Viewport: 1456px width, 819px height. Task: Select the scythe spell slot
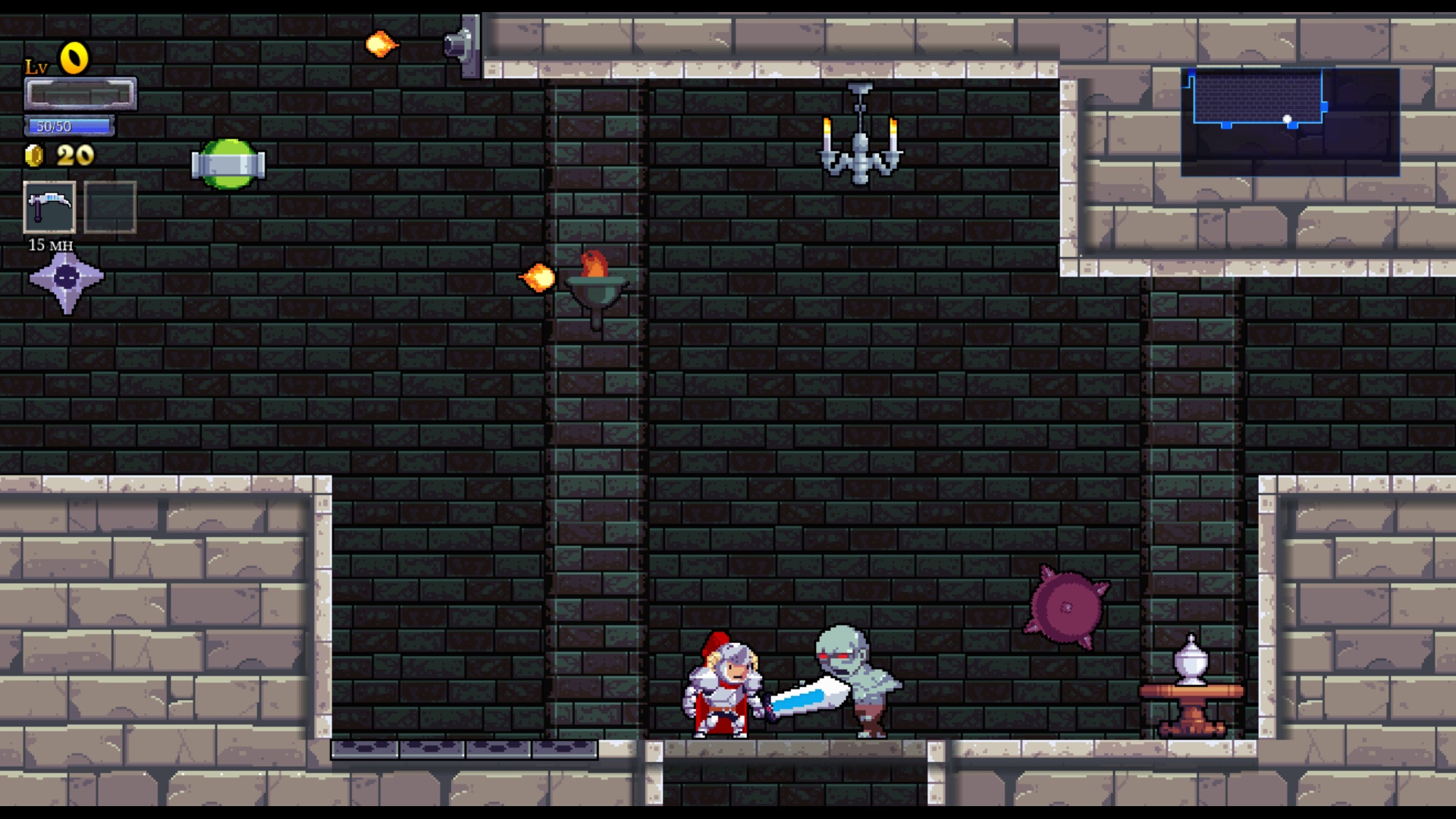[x=49, y=206]
